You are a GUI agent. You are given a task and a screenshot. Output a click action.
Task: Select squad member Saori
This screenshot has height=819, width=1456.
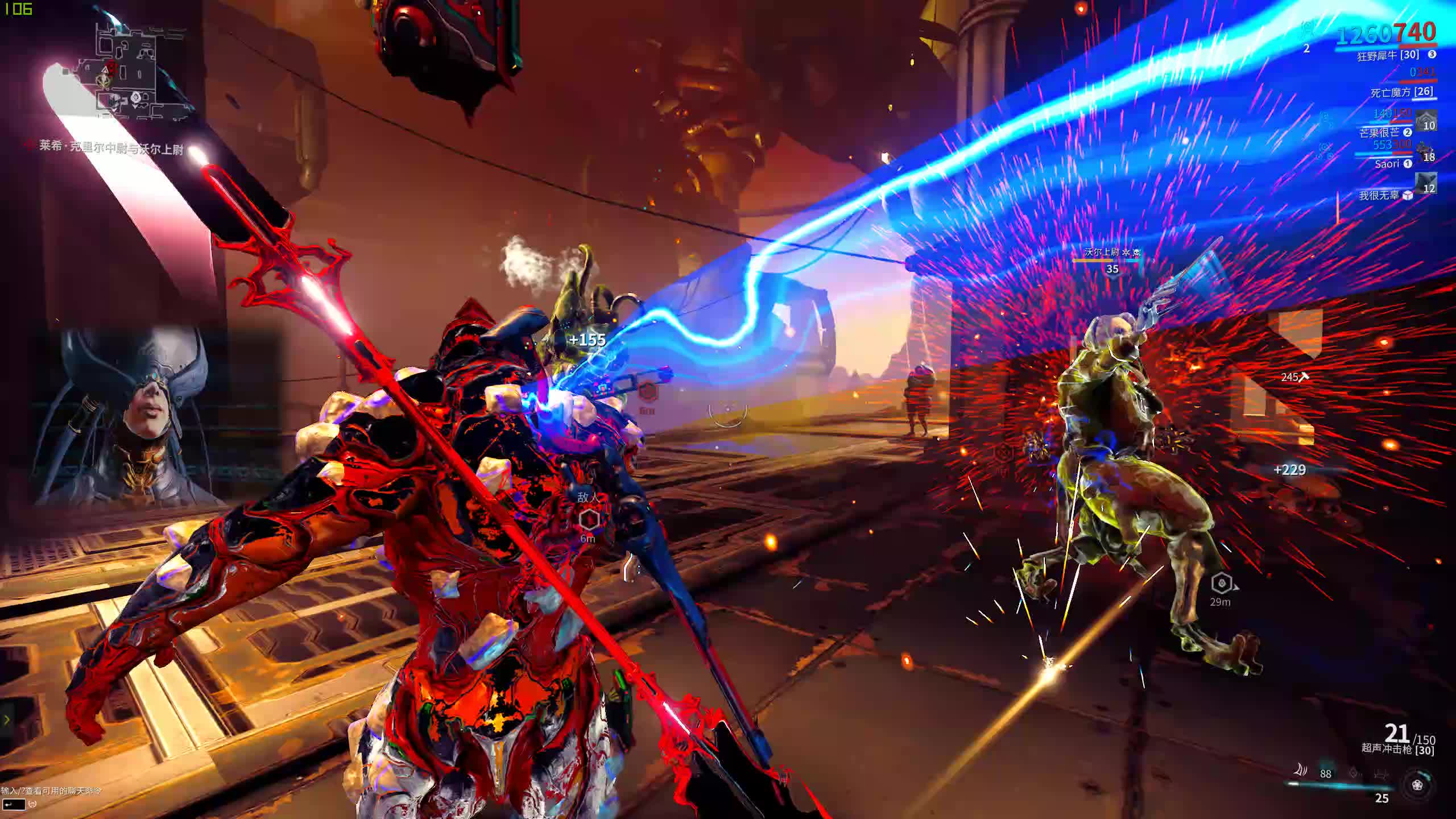[1387, 164]
